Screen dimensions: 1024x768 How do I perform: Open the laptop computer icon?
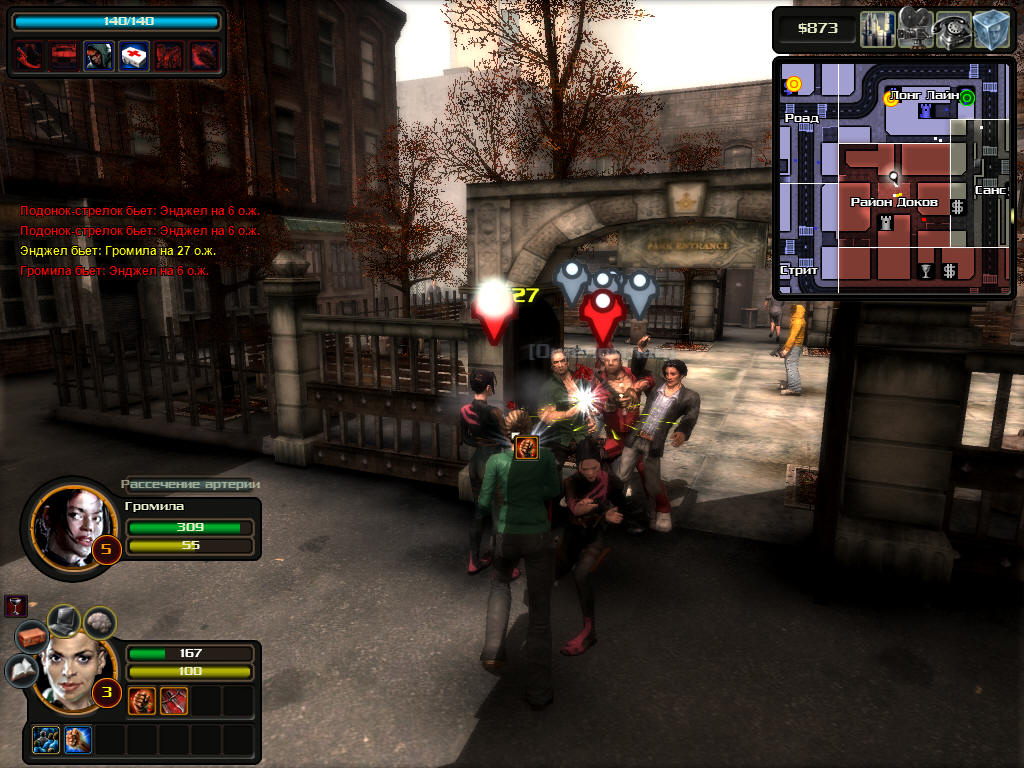coord(65,621)
